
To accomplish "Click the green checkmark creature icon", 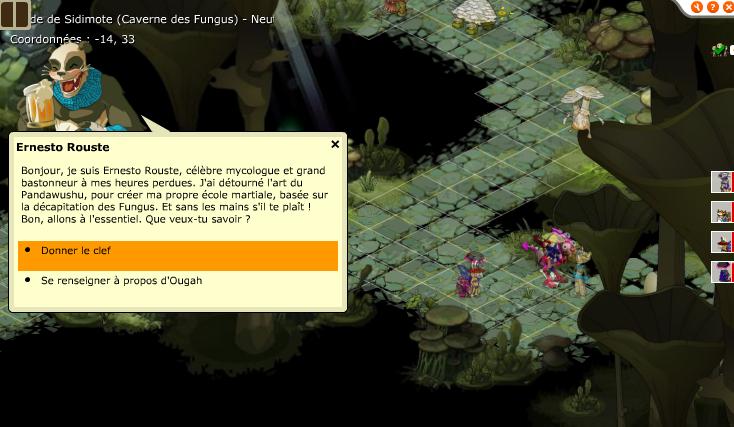I will click(719, 49).
